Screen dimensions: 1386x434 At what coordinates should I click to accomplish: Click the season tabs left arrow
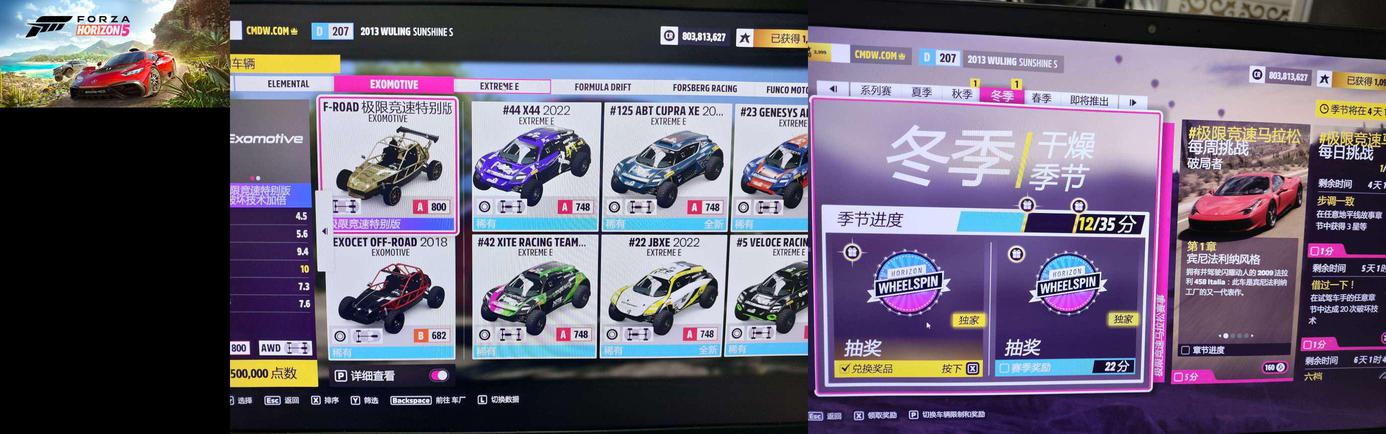pyautogui.click(x=833, y=89)
